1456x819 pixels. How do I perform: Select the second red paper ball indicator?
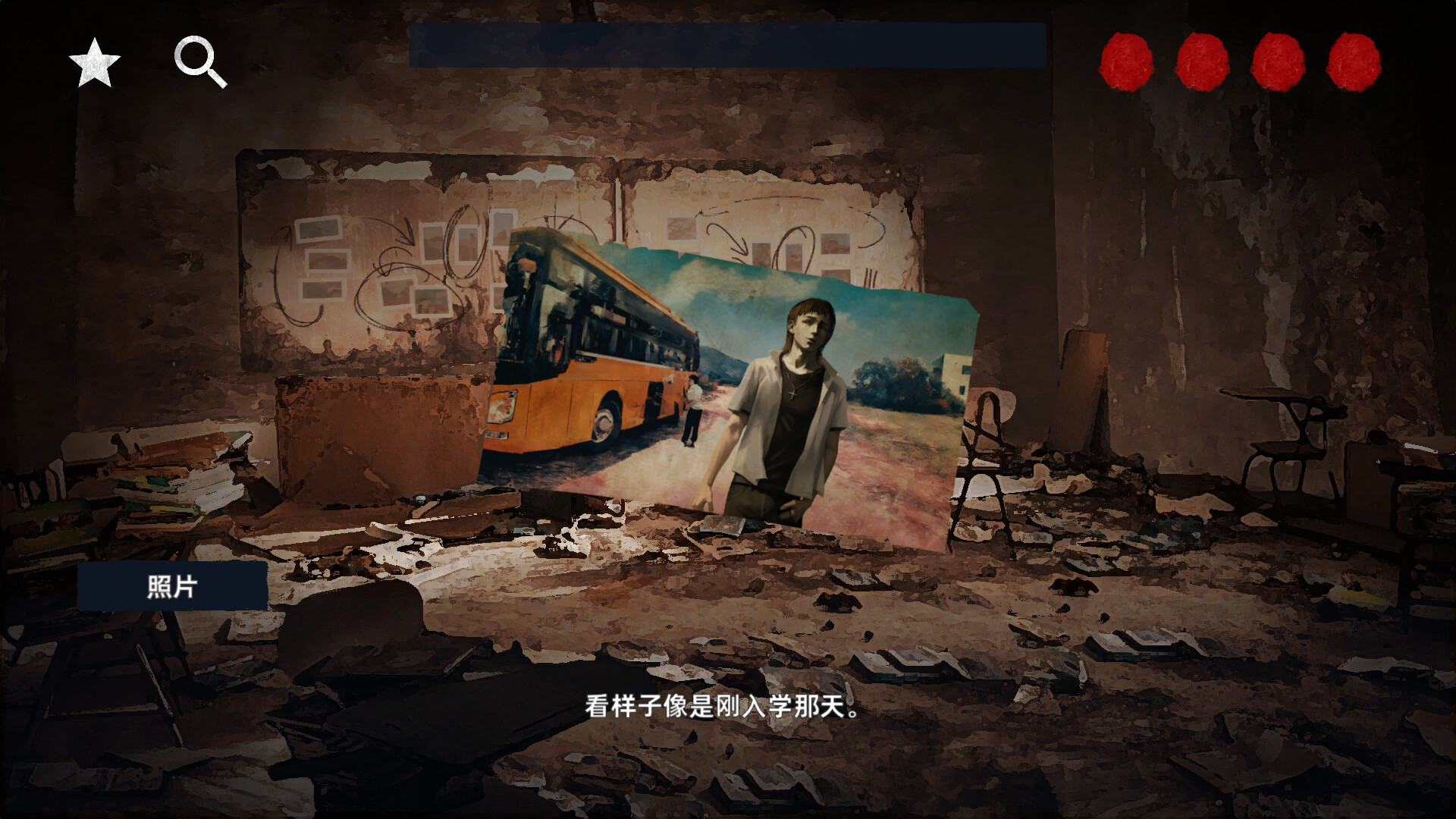click(1203, 62)
